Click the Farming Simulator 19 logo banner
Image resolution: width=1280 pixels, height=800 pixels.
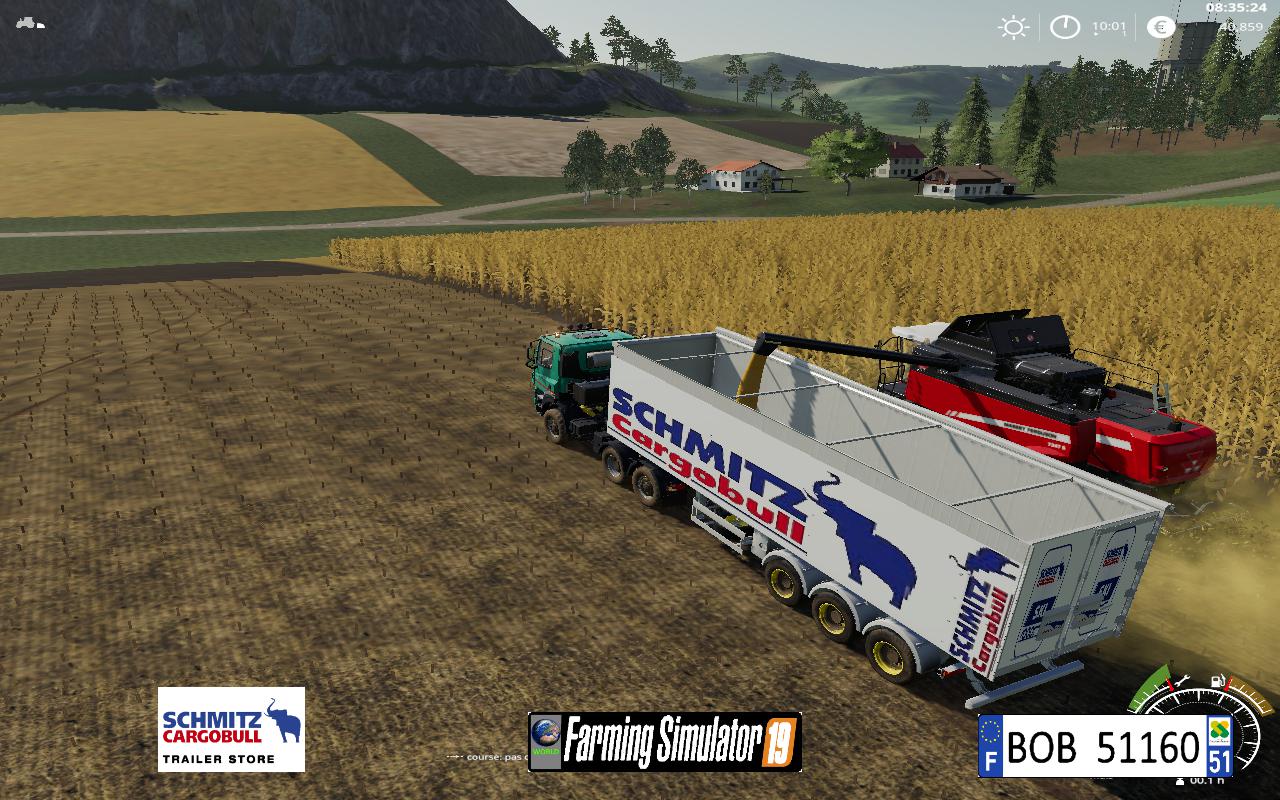point(665,742)
